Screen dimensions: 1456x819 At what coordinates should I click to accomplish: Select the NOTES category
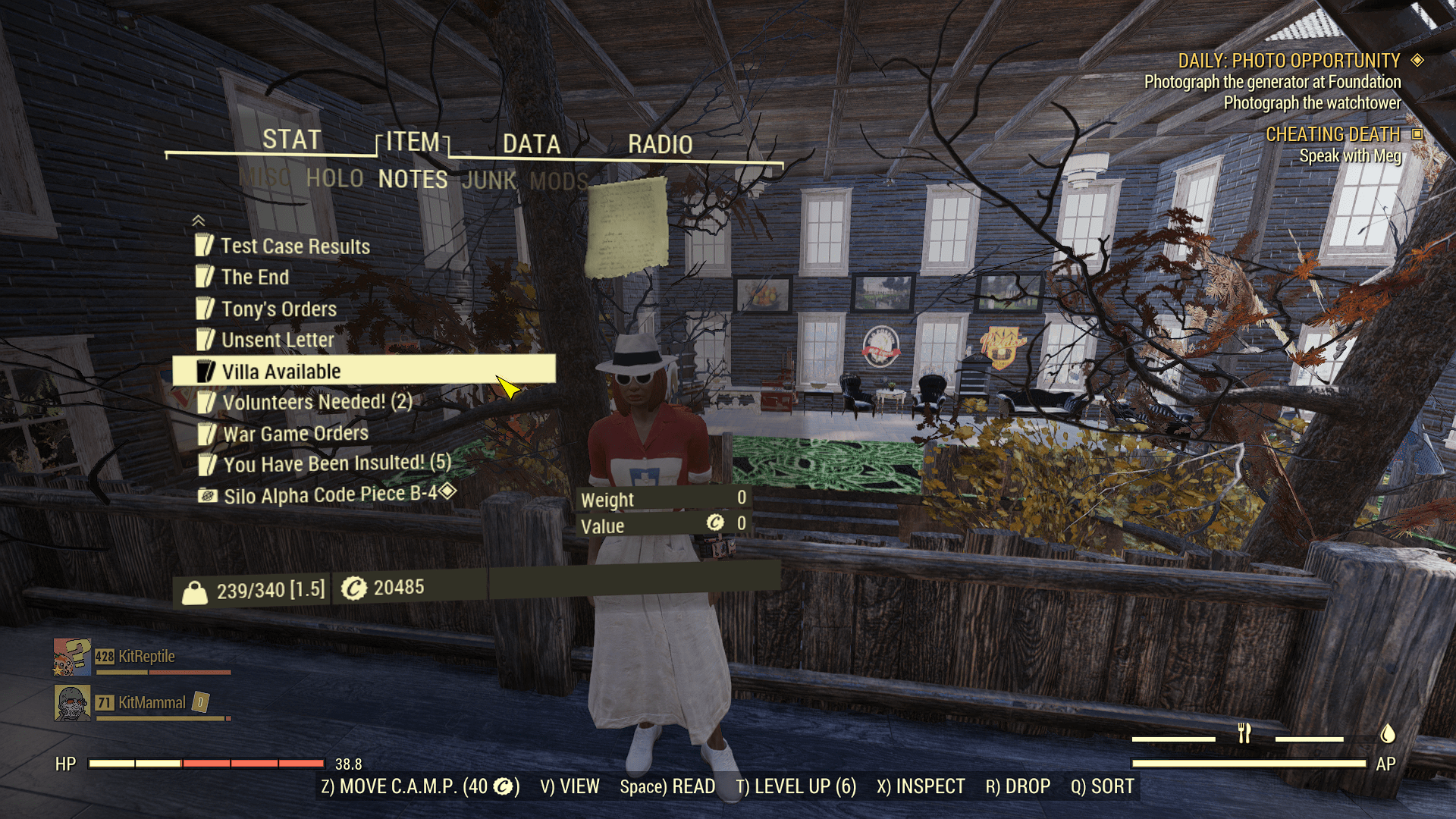[413, 180]
